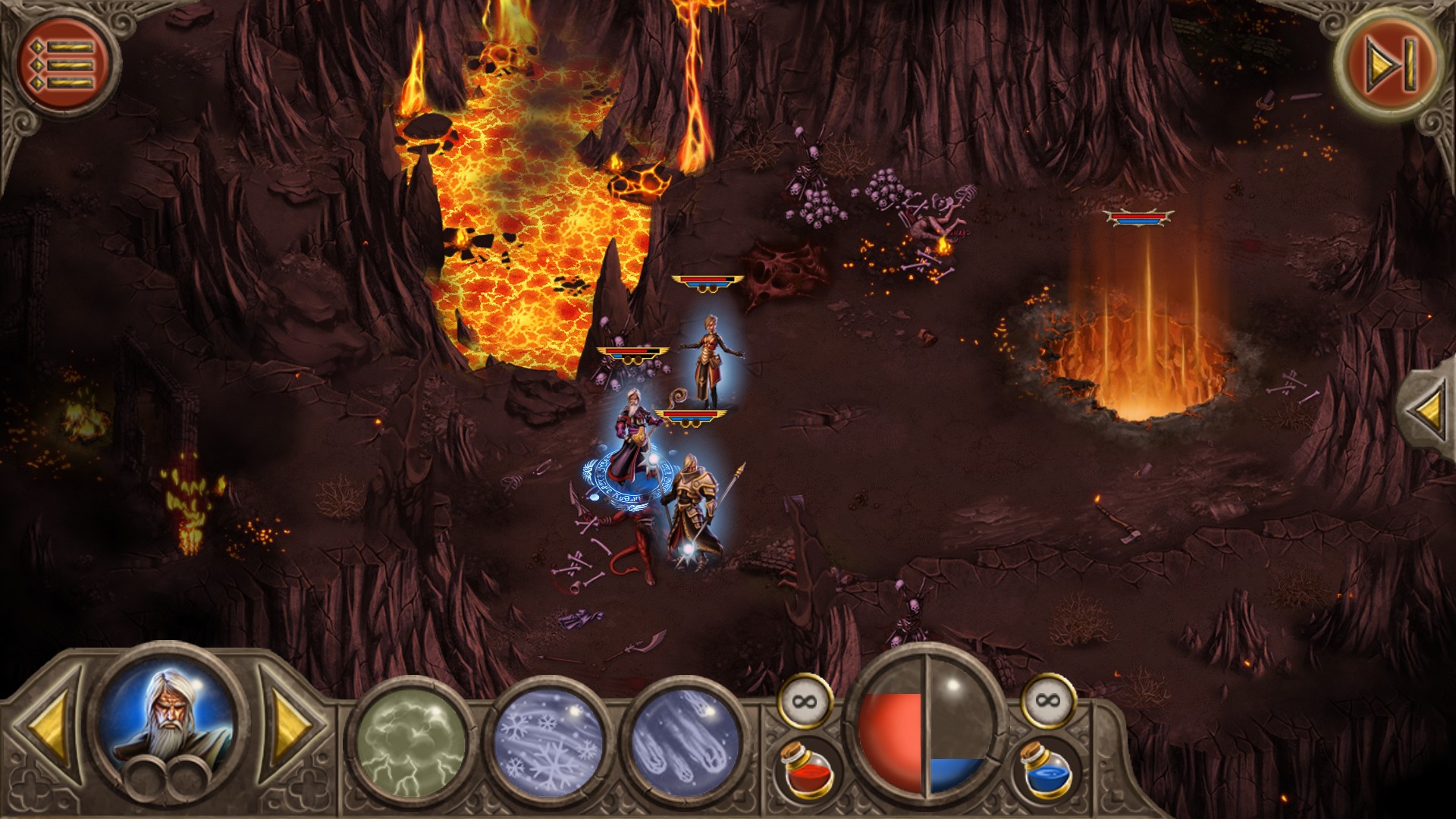
Task: Drink the blue mana potion
Action: coord(1044,768)
